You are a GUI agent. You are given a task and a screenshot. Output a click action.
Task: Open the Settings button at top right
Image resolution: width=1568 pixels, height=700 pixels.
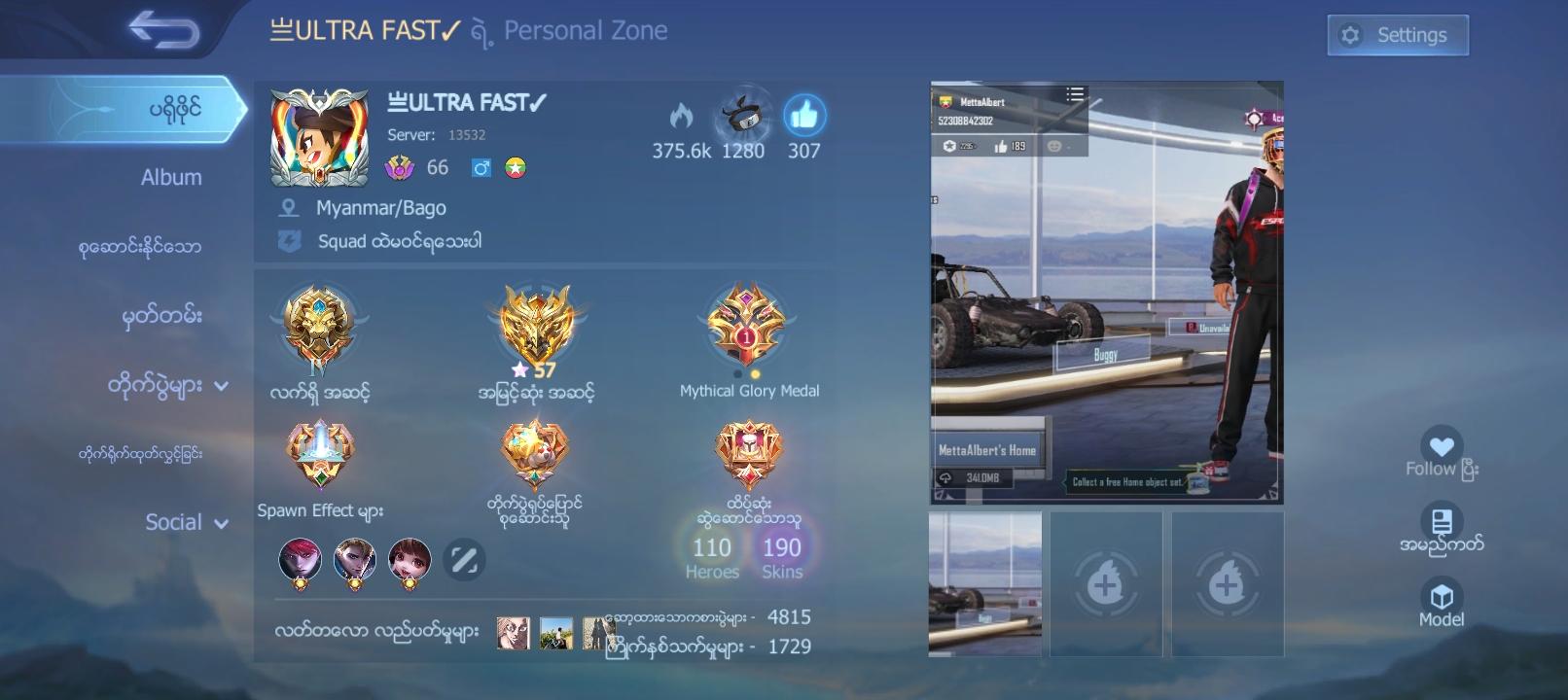1398,34
